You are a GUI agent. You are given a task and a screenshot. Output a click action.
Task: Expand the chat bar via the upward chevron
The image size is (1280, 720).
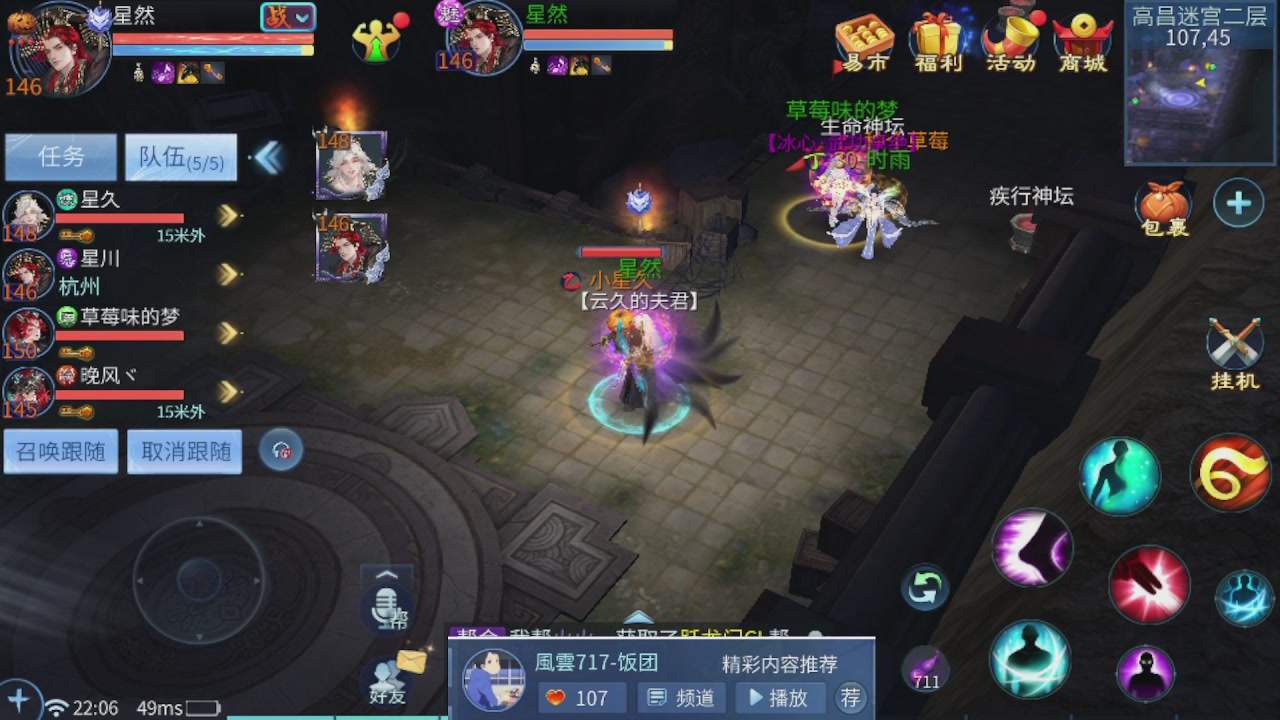tap(386, 573)
